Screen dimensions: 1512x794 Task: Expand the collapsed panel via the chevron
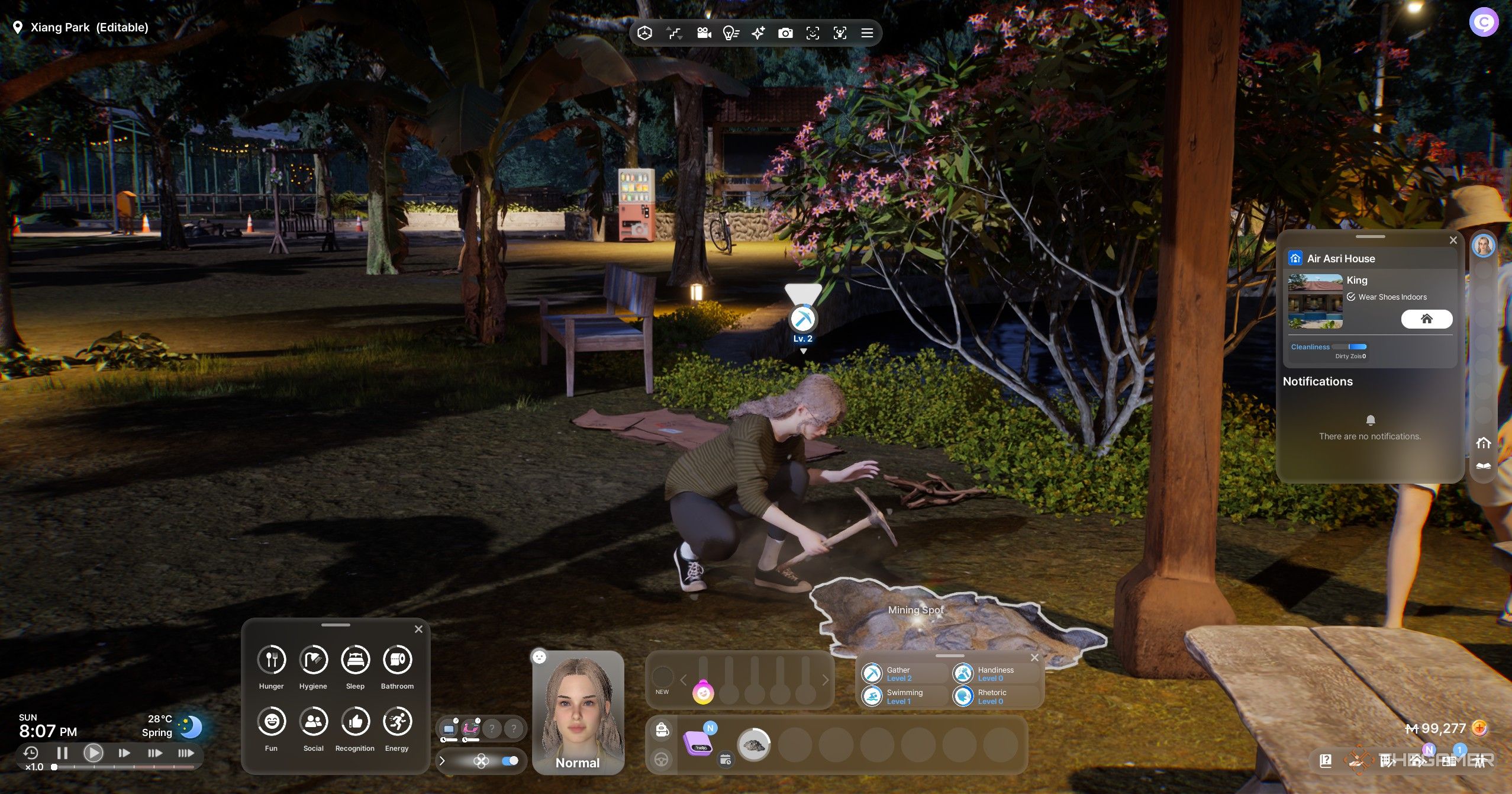(x=443, y=761)
